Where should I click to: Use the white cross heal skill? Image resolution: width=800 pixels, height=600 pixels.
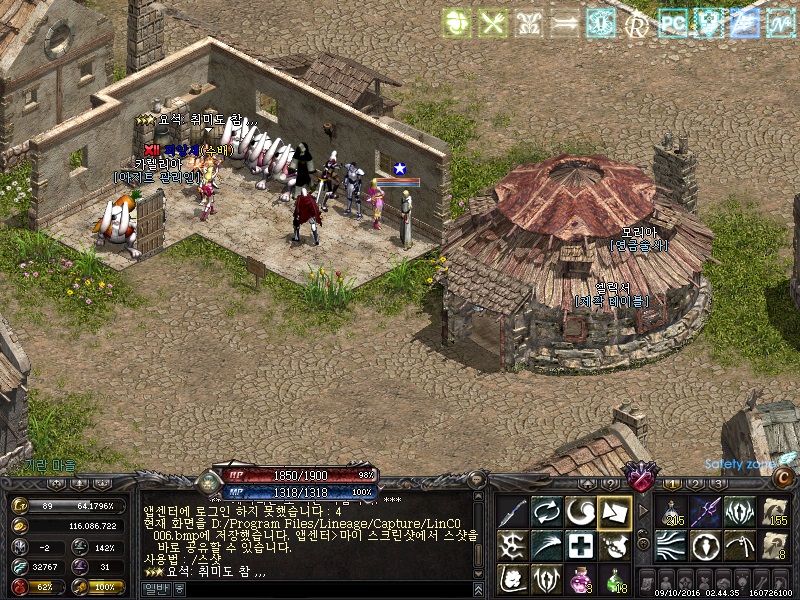click(580, 545)
